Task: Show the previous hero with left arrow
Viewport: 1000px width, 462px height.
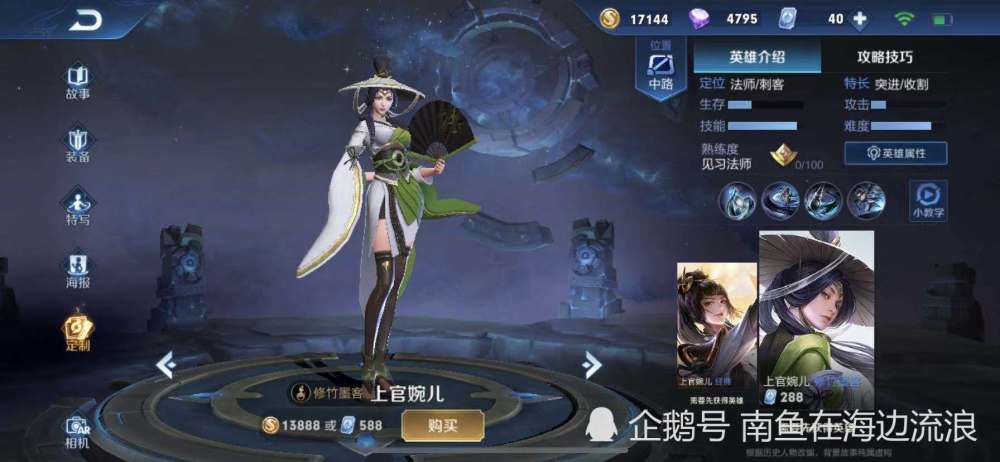Action: tap(166, 365)
